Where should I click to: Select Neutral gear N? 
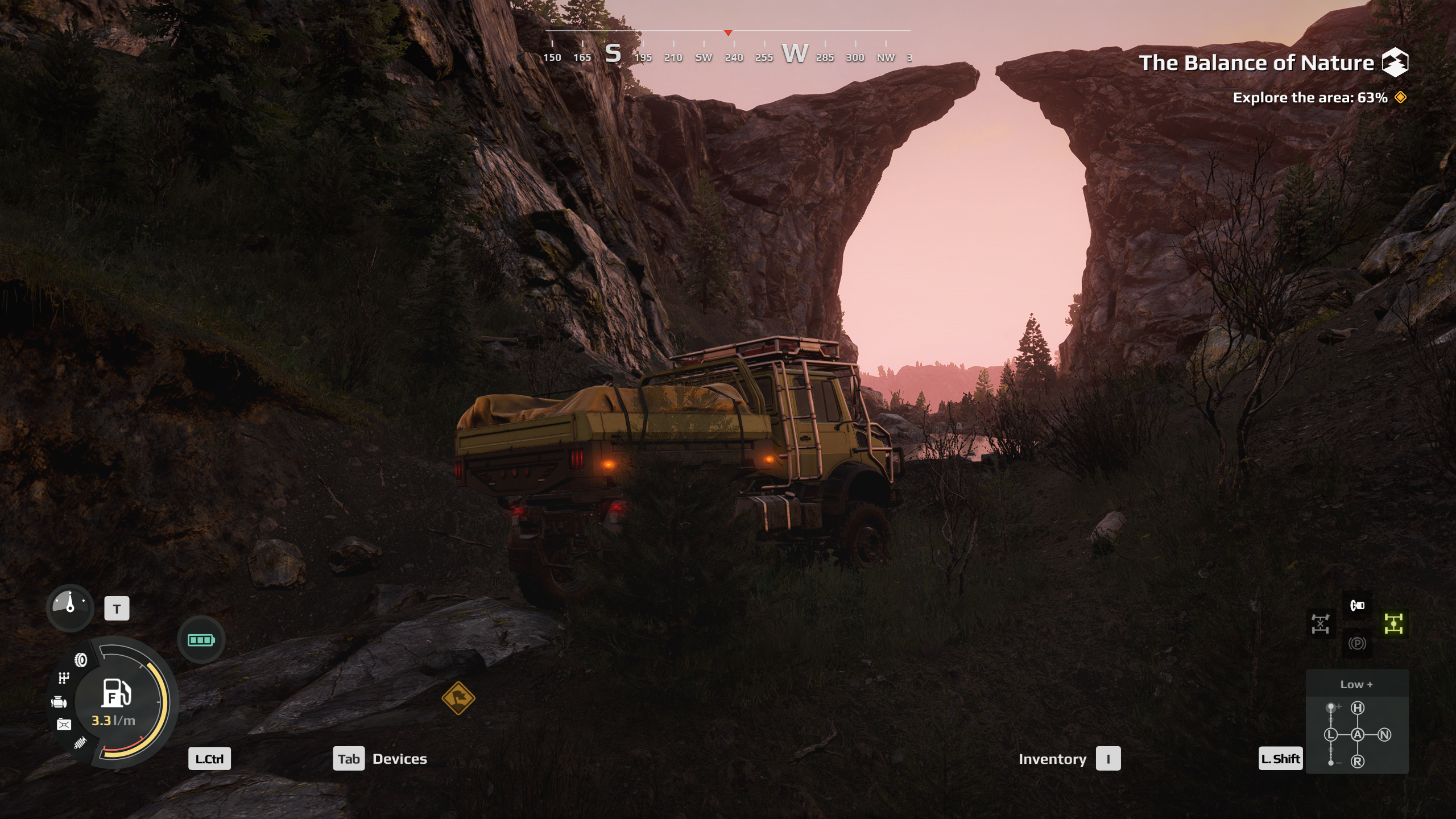click(1384, 735)
